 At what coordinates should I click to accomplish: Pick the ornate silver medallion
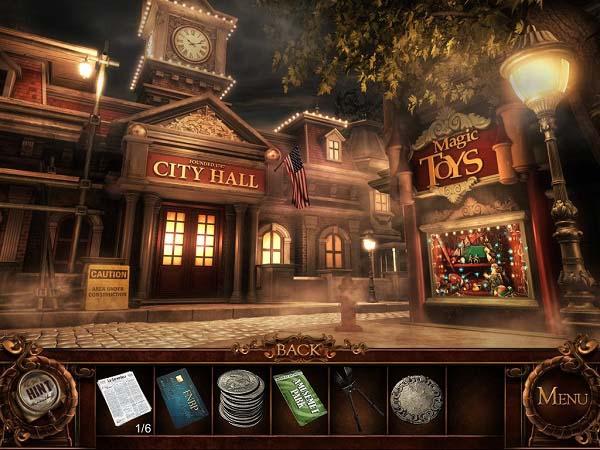click(x=415, y=398)
